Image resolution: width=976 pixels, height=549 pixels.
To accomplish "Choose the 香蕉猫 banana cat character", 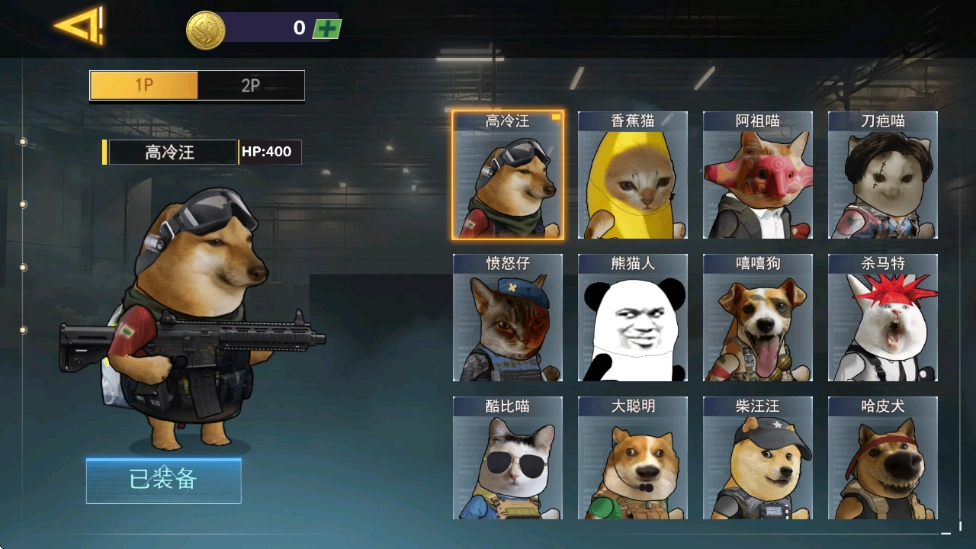I will pos(632,176).
